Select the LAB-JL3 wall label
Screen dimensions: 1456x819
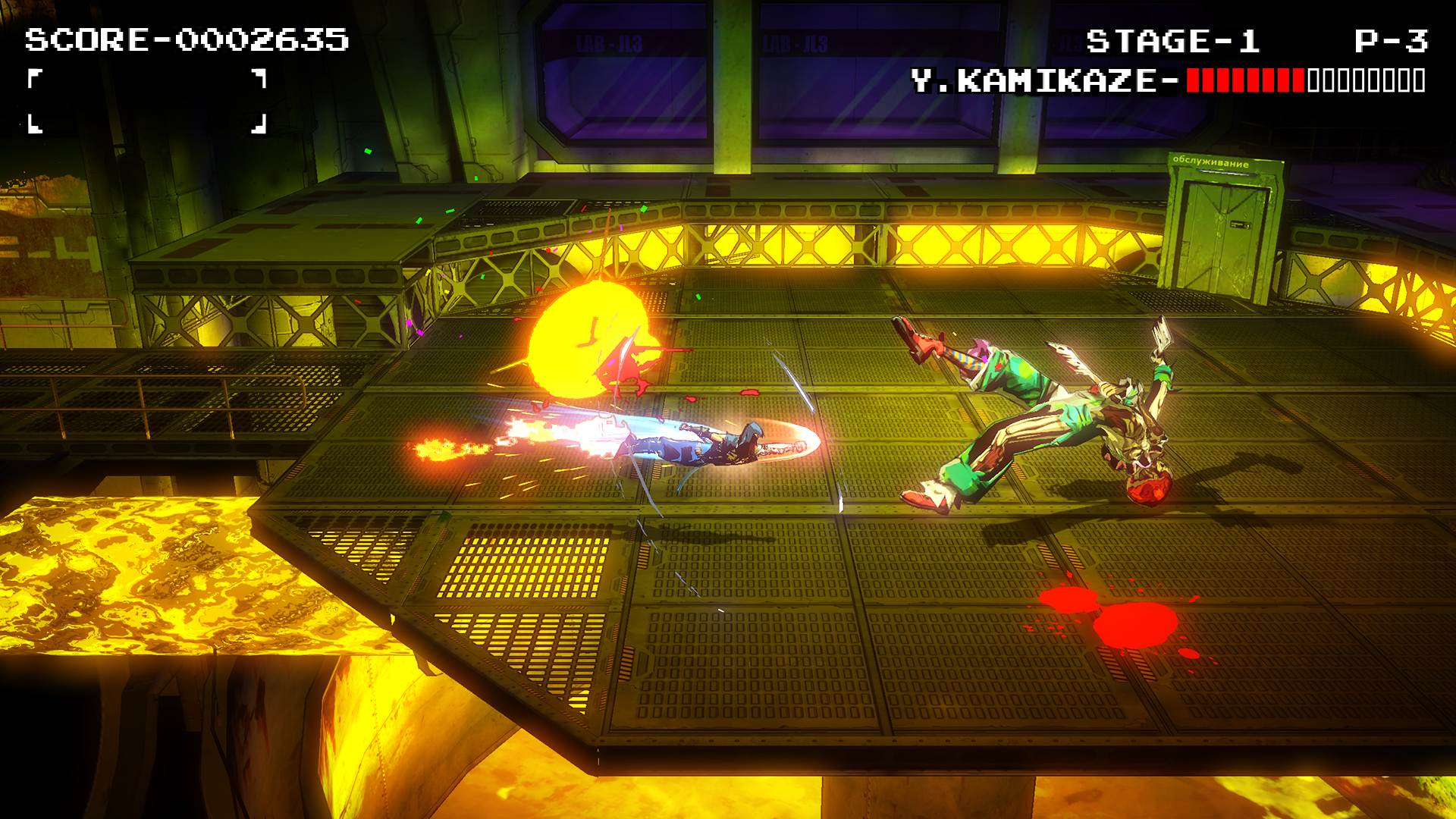[x=608, y=43]
